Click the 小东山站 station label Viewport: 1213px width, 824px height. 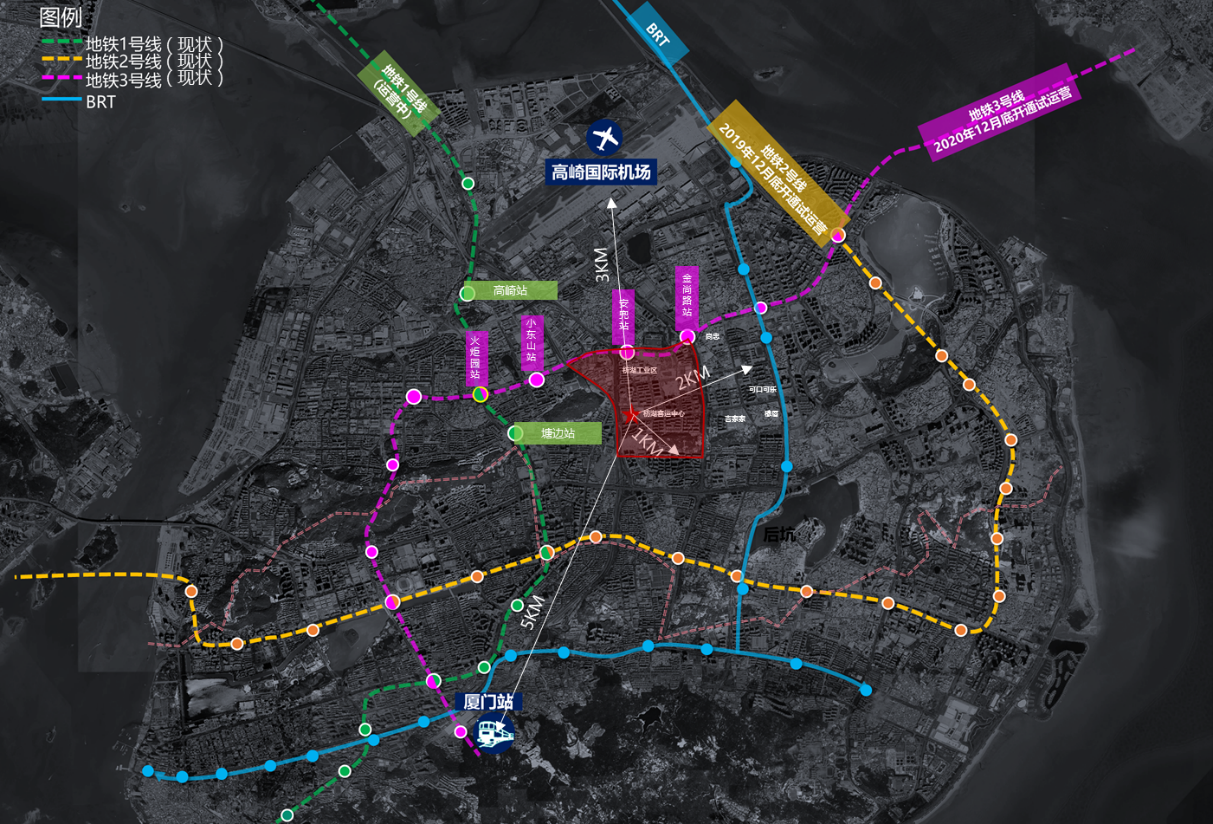pos(531,341)
